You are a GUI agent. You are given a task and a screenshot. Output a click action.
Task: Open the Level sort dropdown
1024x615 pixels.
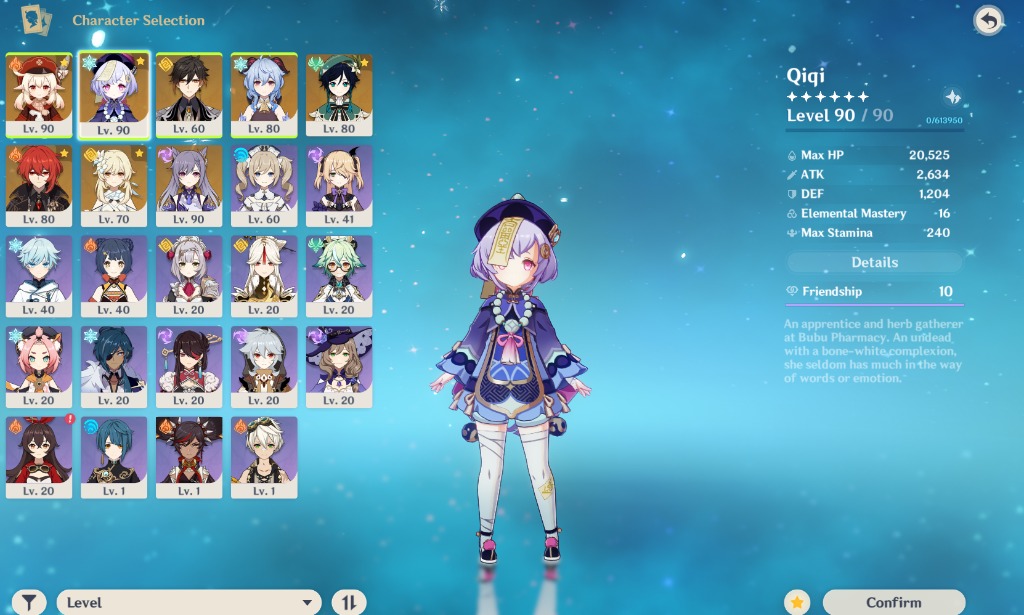click(x=188, y=602)
